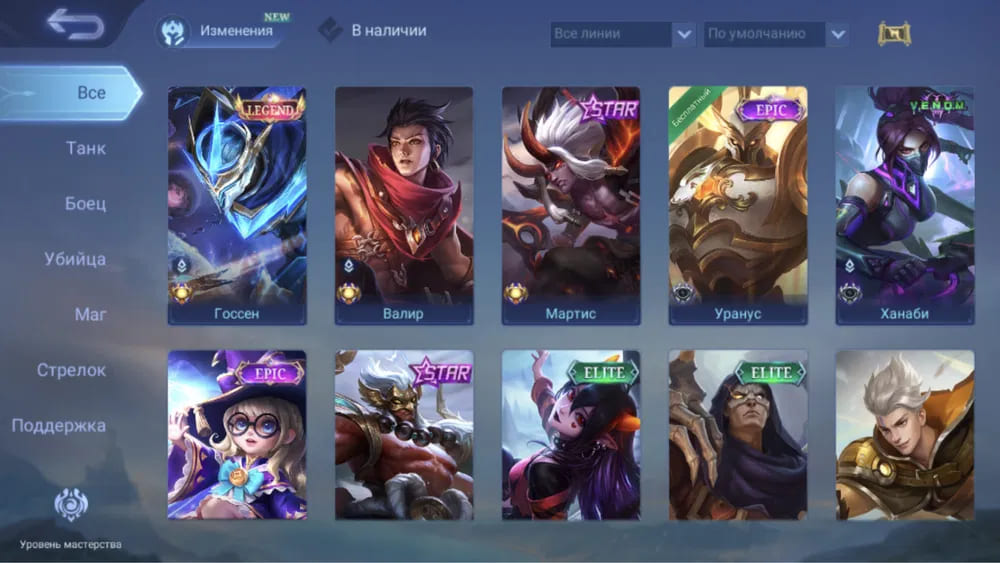The image size is (1000, 563).
Task: Select the witch girl with round glasses card
Action: pyautogui.click(x=237, y=435)
